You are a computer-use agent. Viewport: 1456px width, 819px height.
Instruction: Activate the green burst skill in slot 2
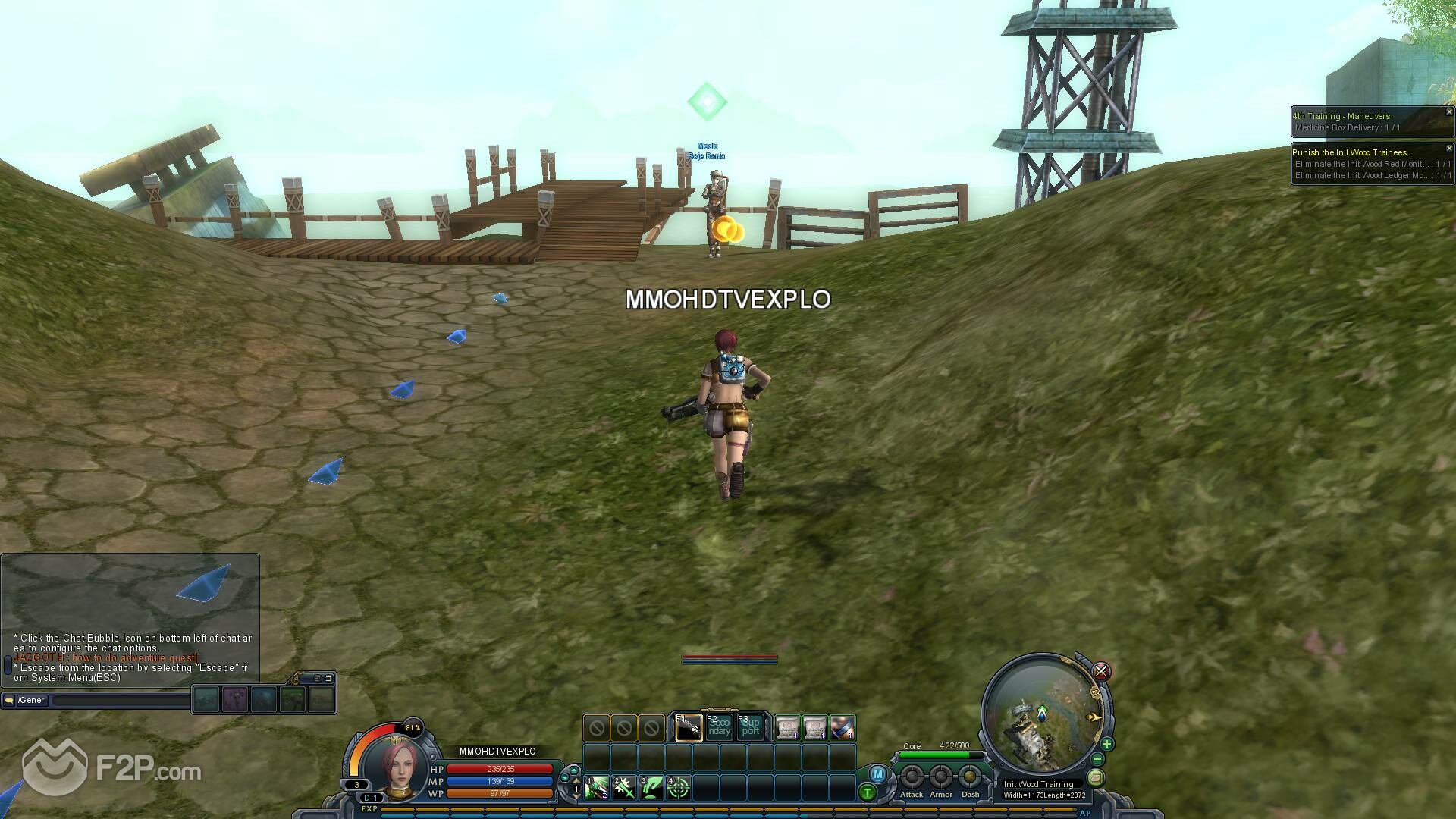[623, 788]
